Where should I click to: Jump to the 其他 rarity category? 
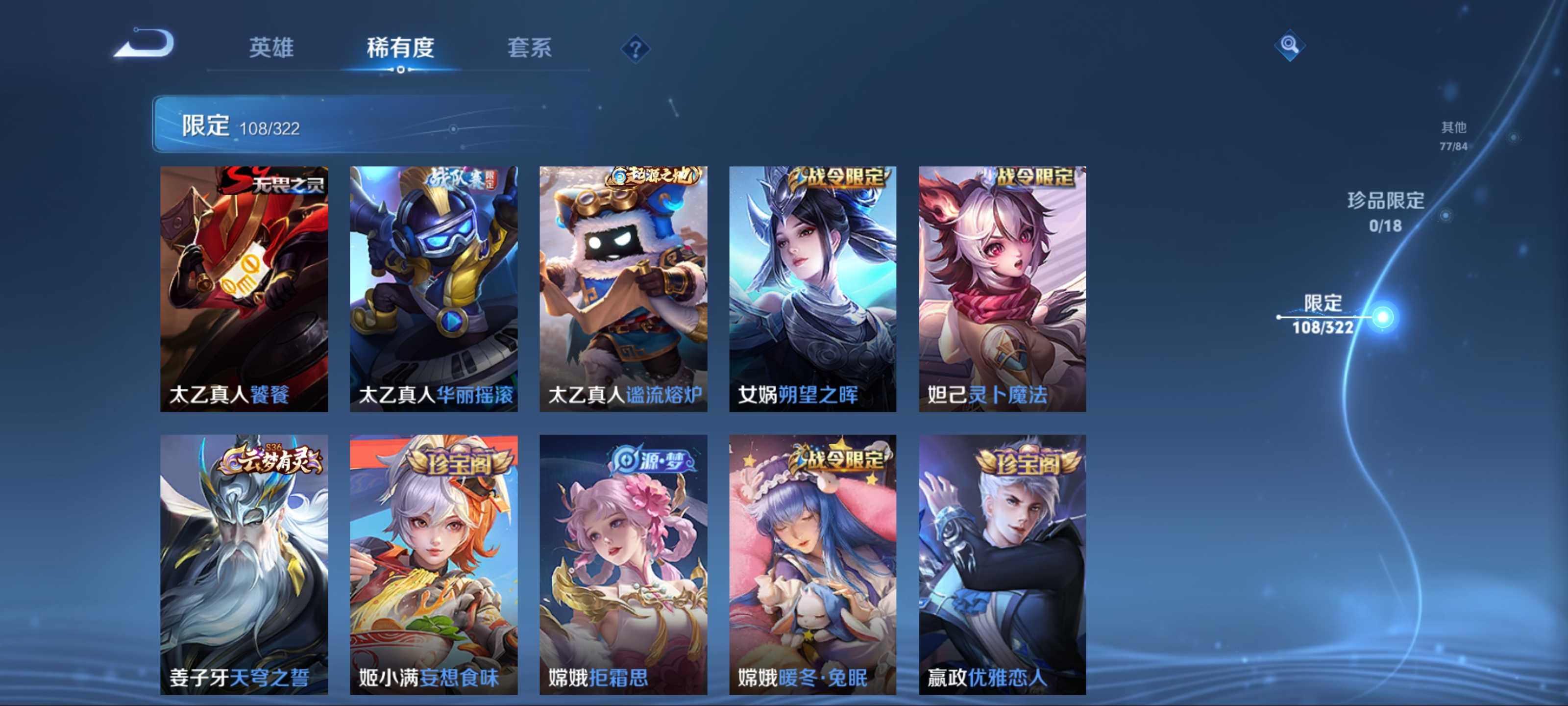[x=1453, y=135]
